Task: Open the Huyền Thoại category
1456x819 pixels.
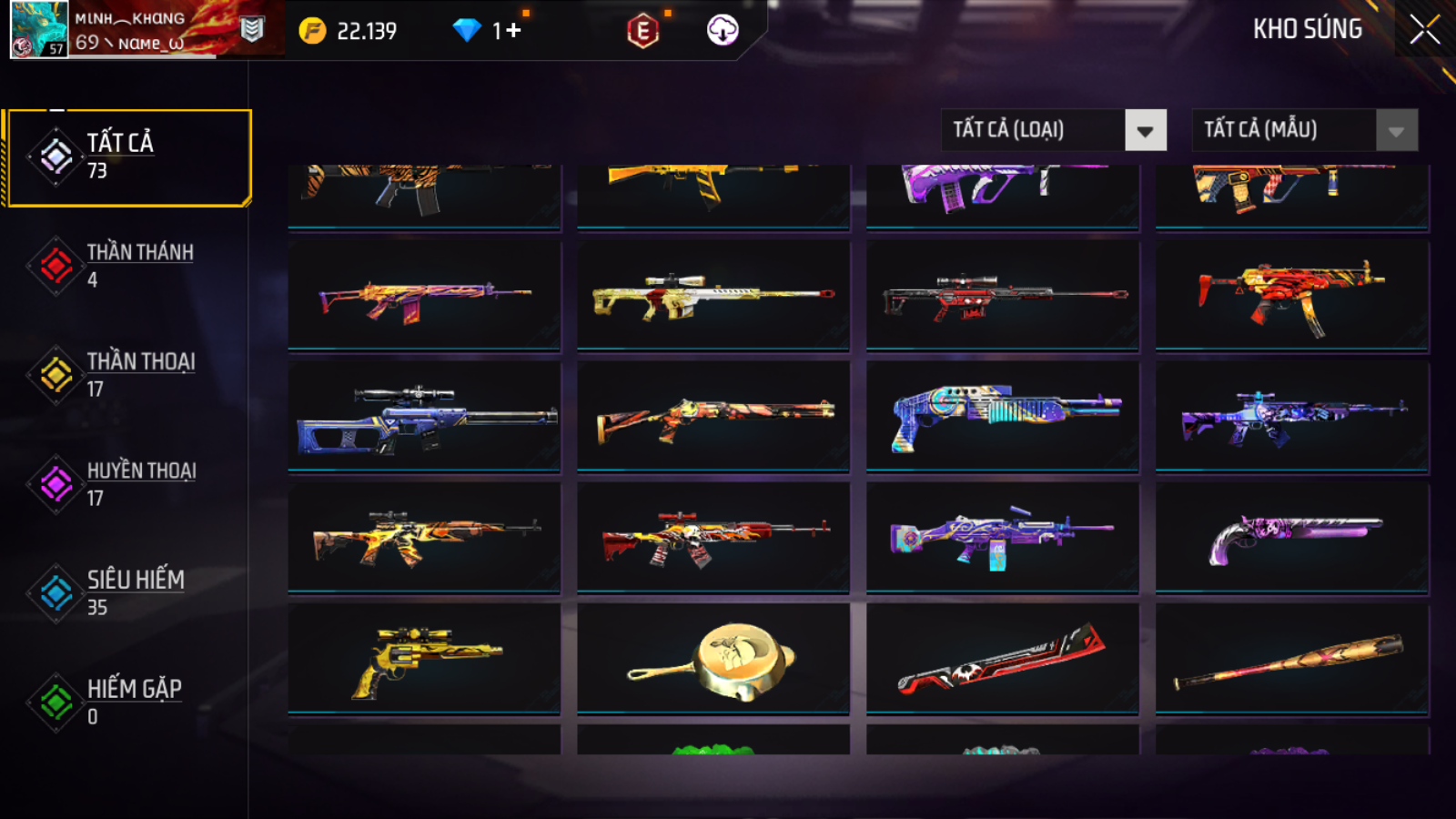Action: click(127, 483)
